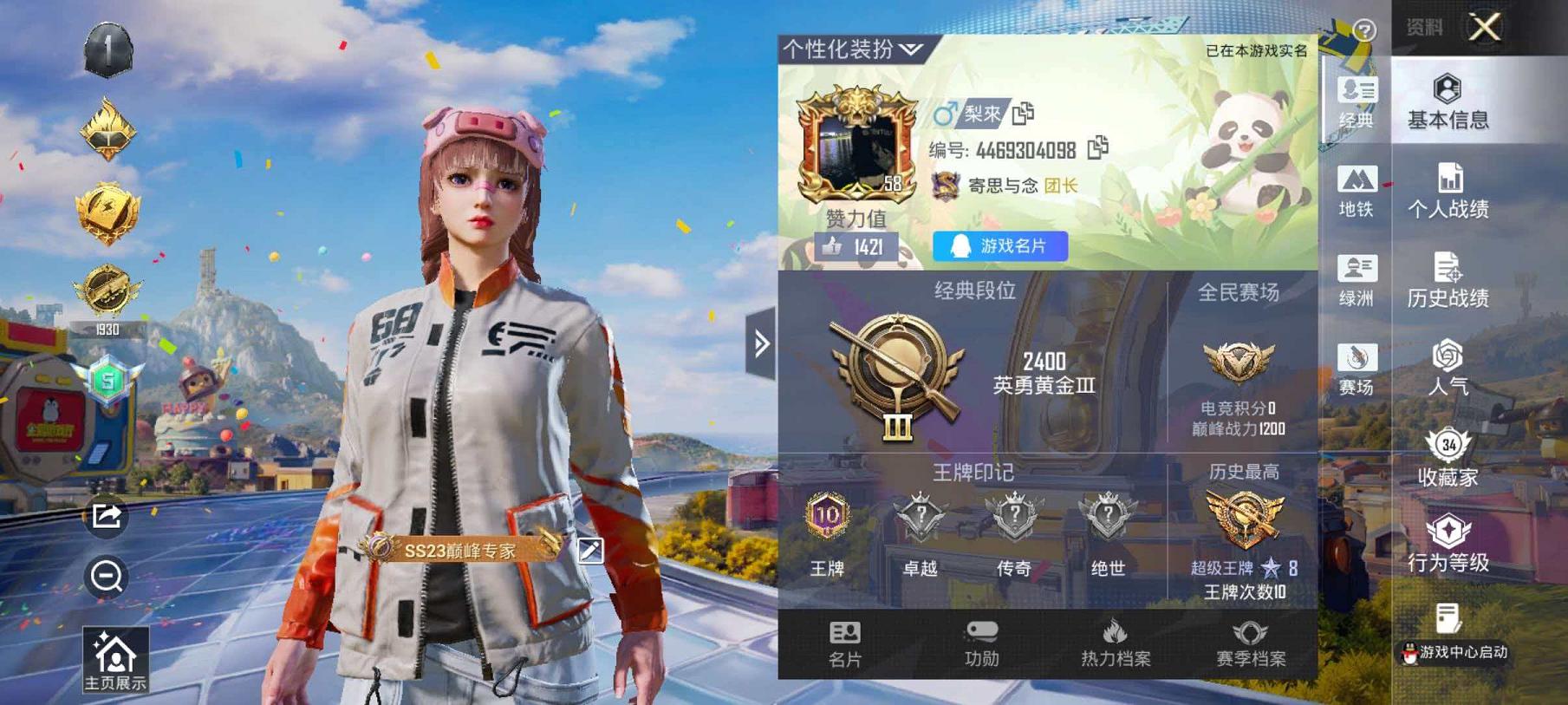Screen dimensions: 1568x705
Task: Tap the thumbs-up 赞力值 icon
Action: click(836, 247)
